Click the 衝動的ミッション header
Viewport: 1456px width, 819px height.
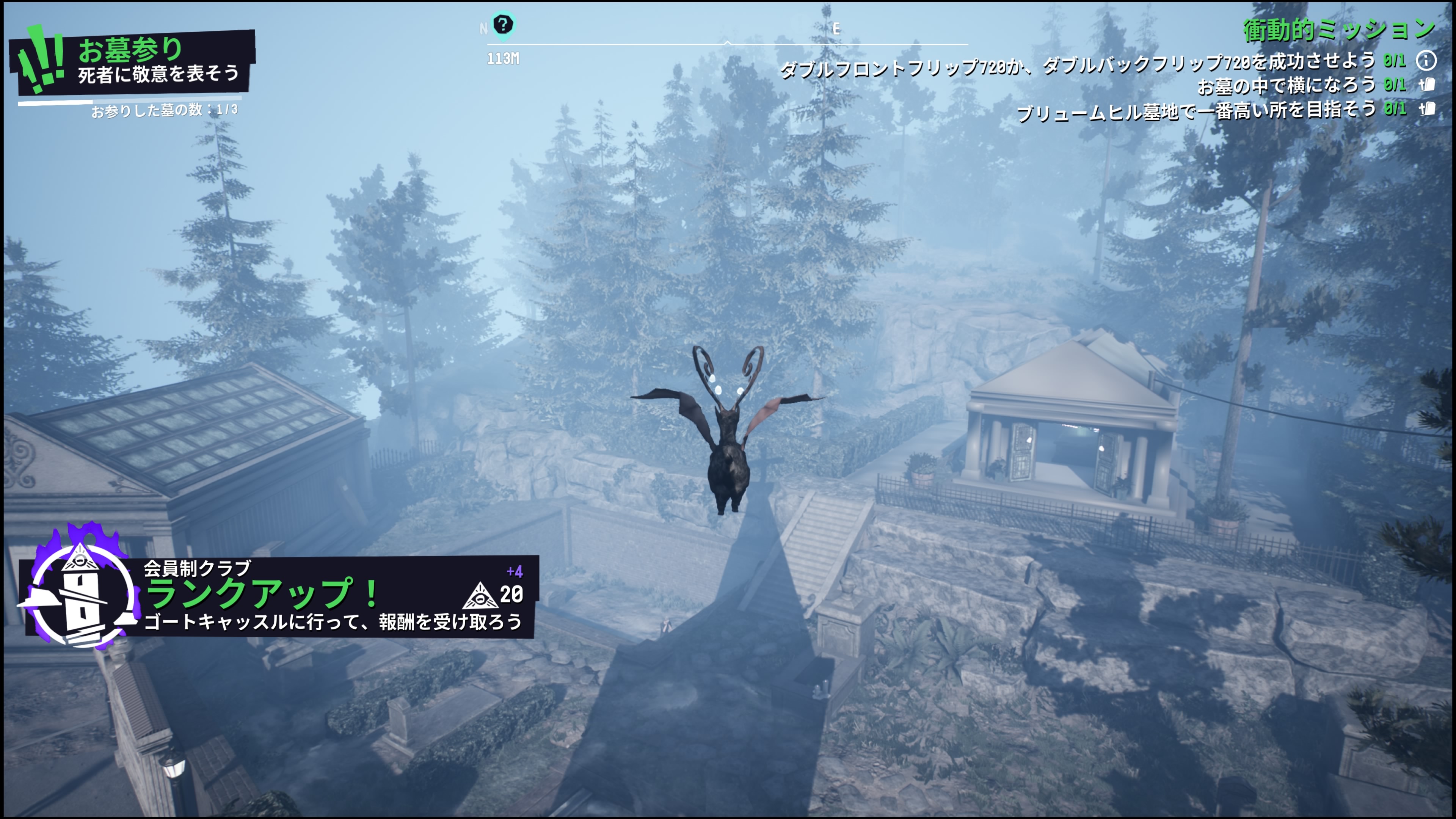coord(1337,30)
